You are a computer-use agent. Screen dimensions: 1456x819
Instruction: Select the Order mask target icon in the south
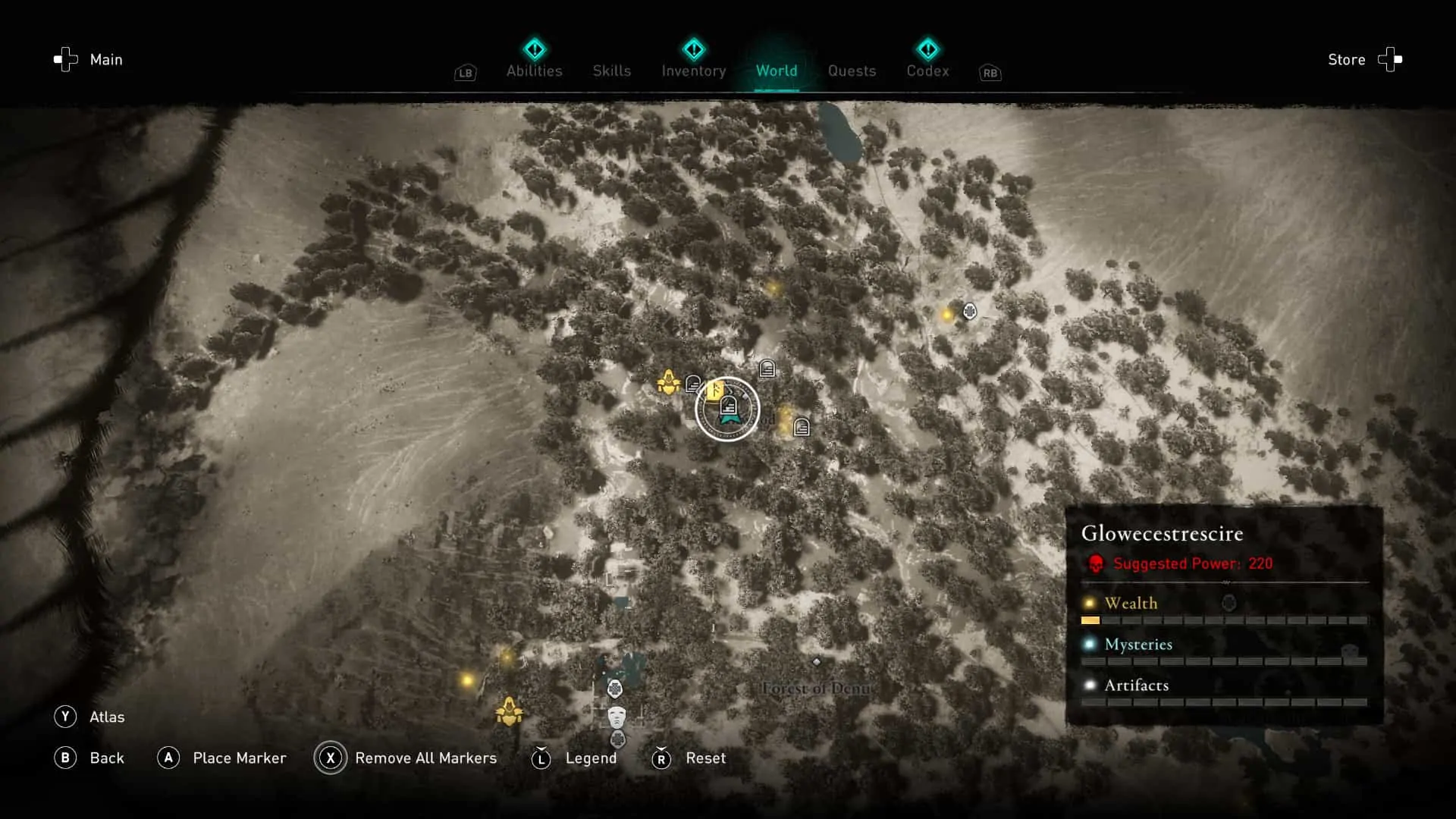click(617, 716)
